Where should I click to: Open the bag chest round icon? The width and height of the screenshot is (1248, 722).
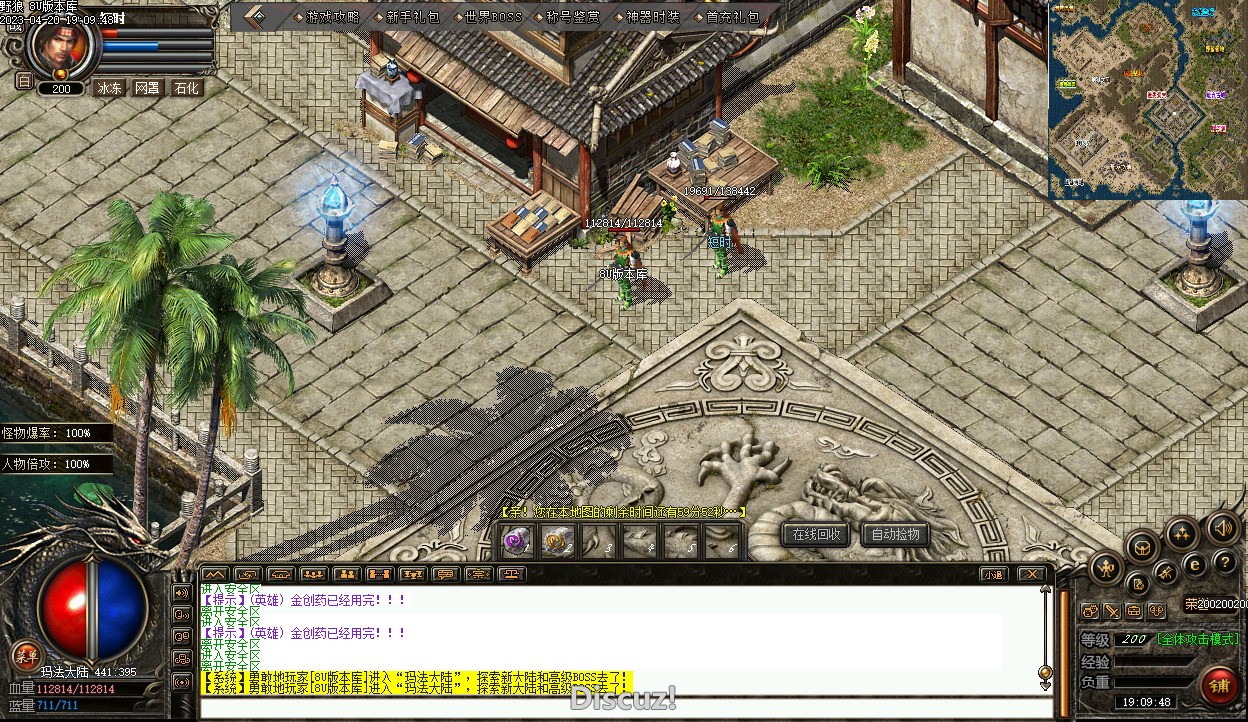tap(1143, 546)
